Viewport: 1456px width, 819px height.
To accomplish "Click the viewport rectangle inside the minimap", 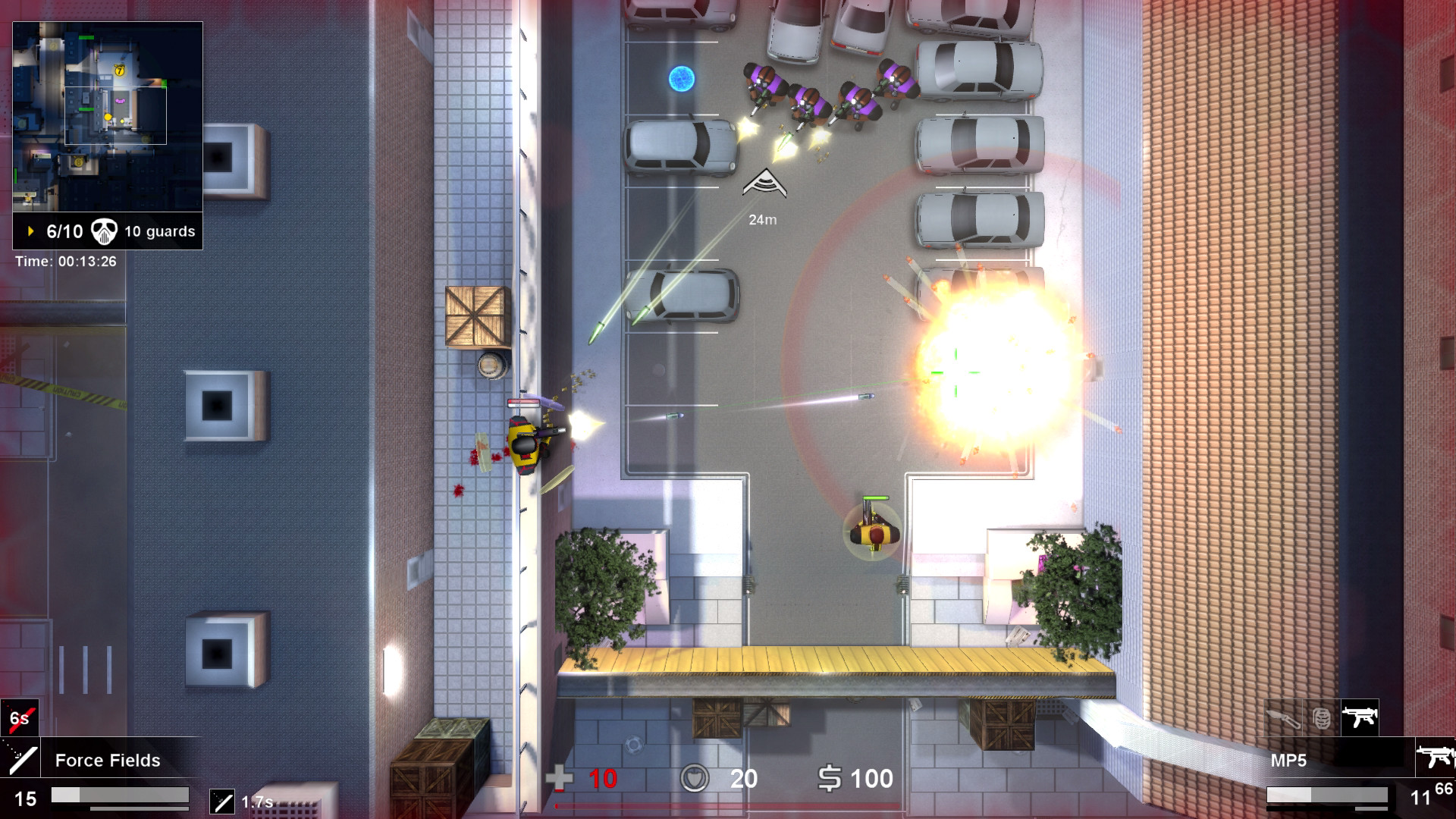I will (116, 115).
